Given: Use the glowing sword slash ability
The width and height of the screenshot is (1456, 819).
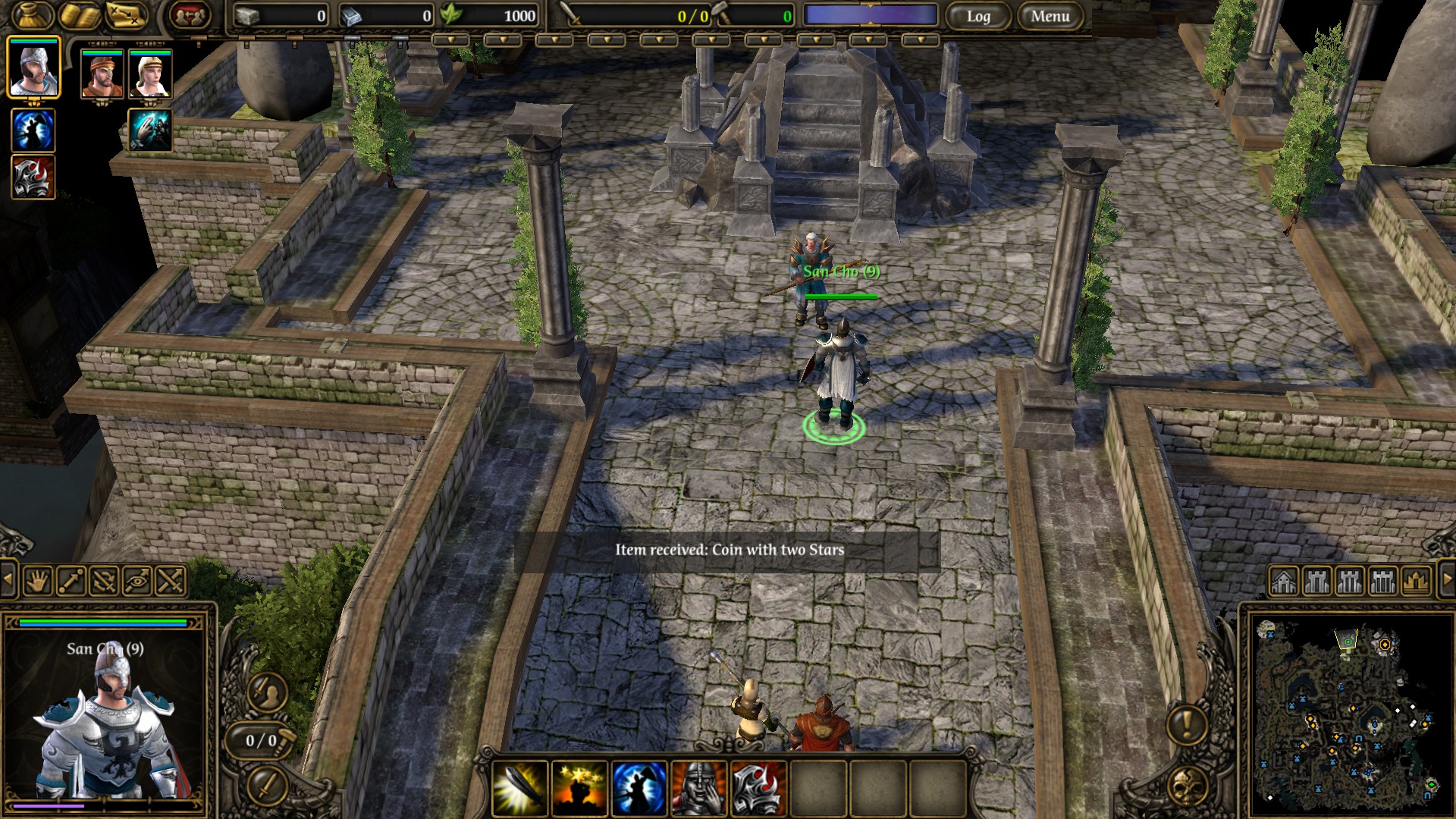Looking at the screenshot, I should coord(520,788).
